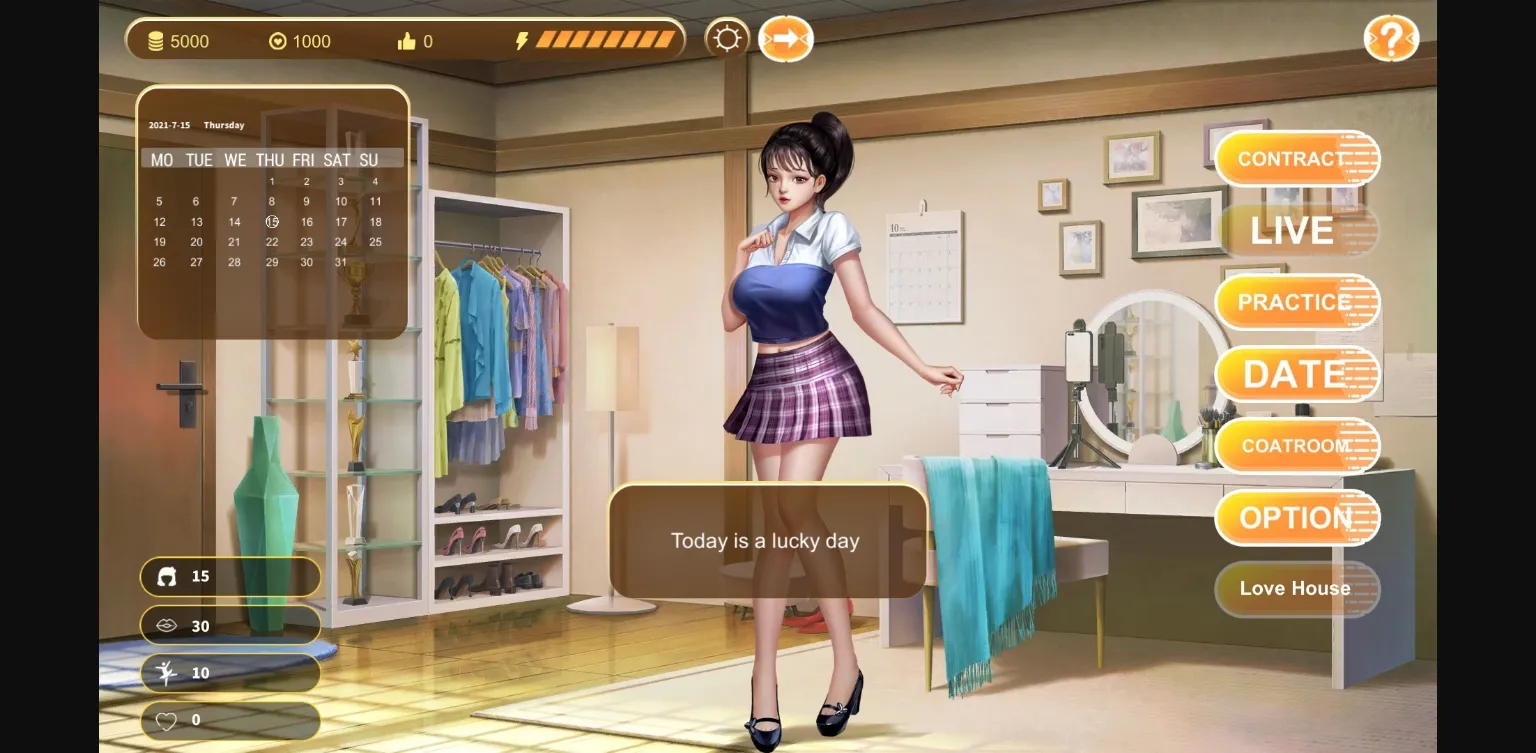Start a LIVE session
The image size is (1536, 753).
1292,231
